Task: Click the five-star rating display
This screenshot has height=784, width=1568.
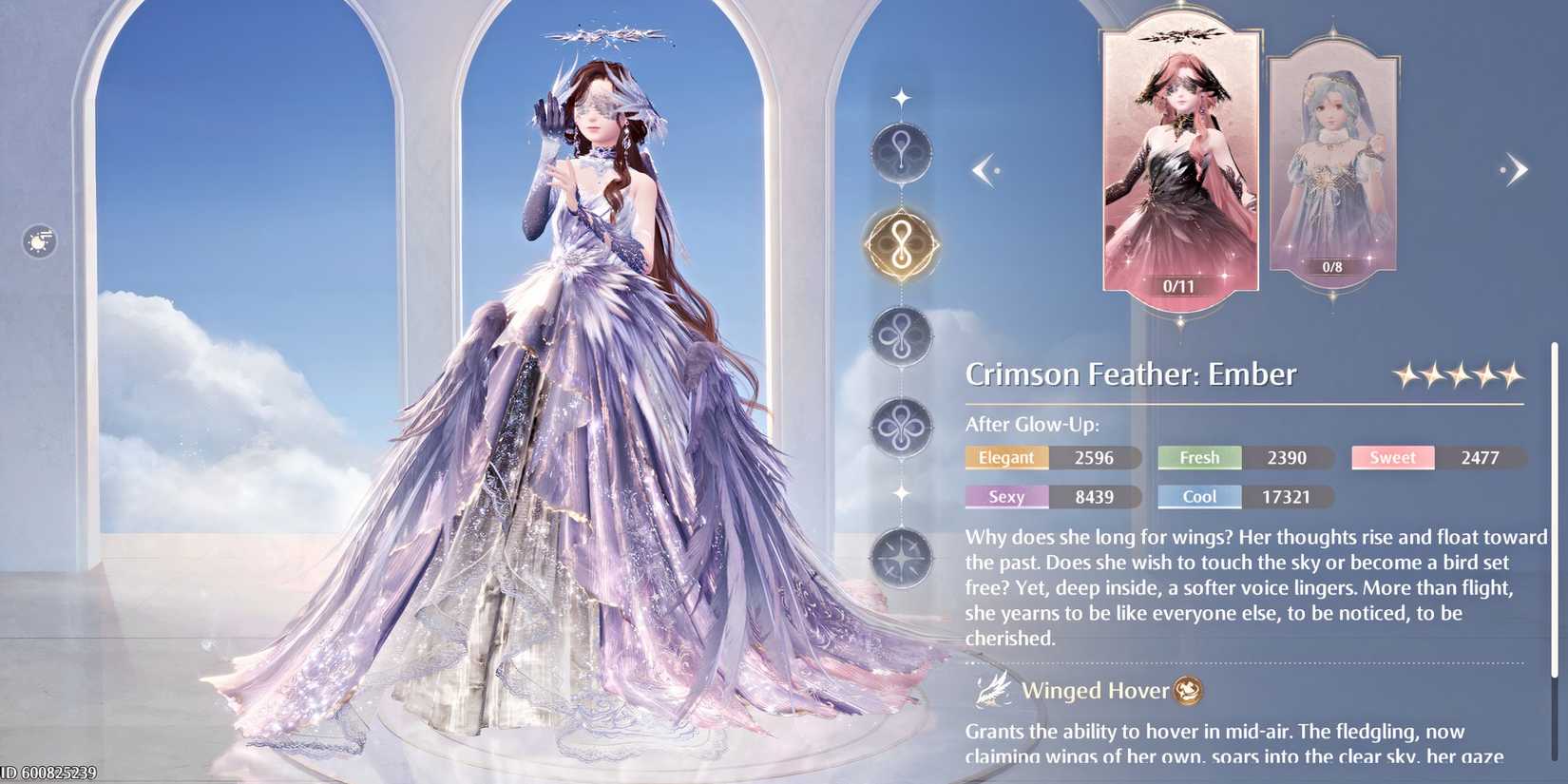Action: tap(1461, 374)
